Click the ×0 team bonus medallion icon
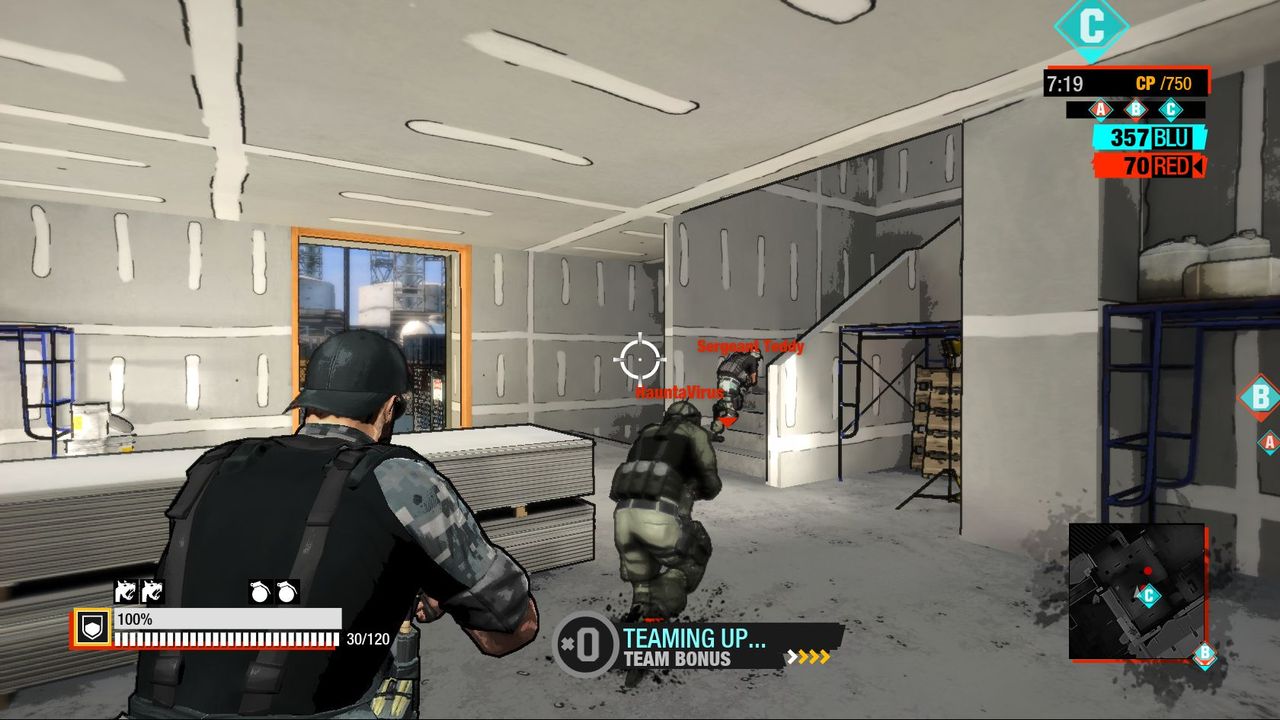This screenshot has width=1280, height=720. point(586,644)
